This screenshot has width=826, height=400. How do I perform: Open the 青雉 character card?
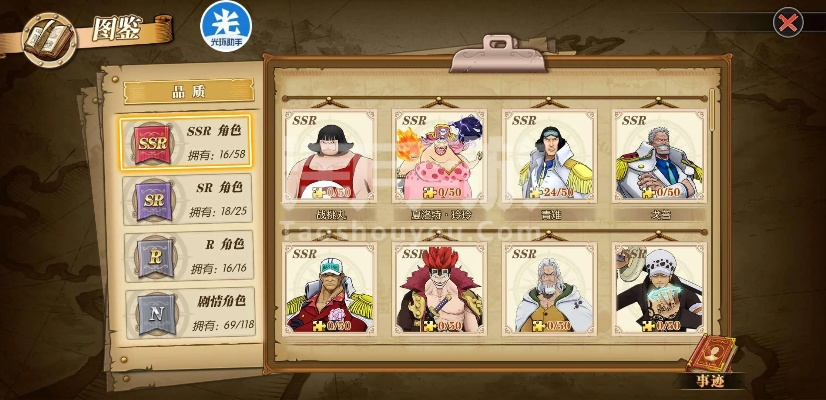[x=549, y=160]
